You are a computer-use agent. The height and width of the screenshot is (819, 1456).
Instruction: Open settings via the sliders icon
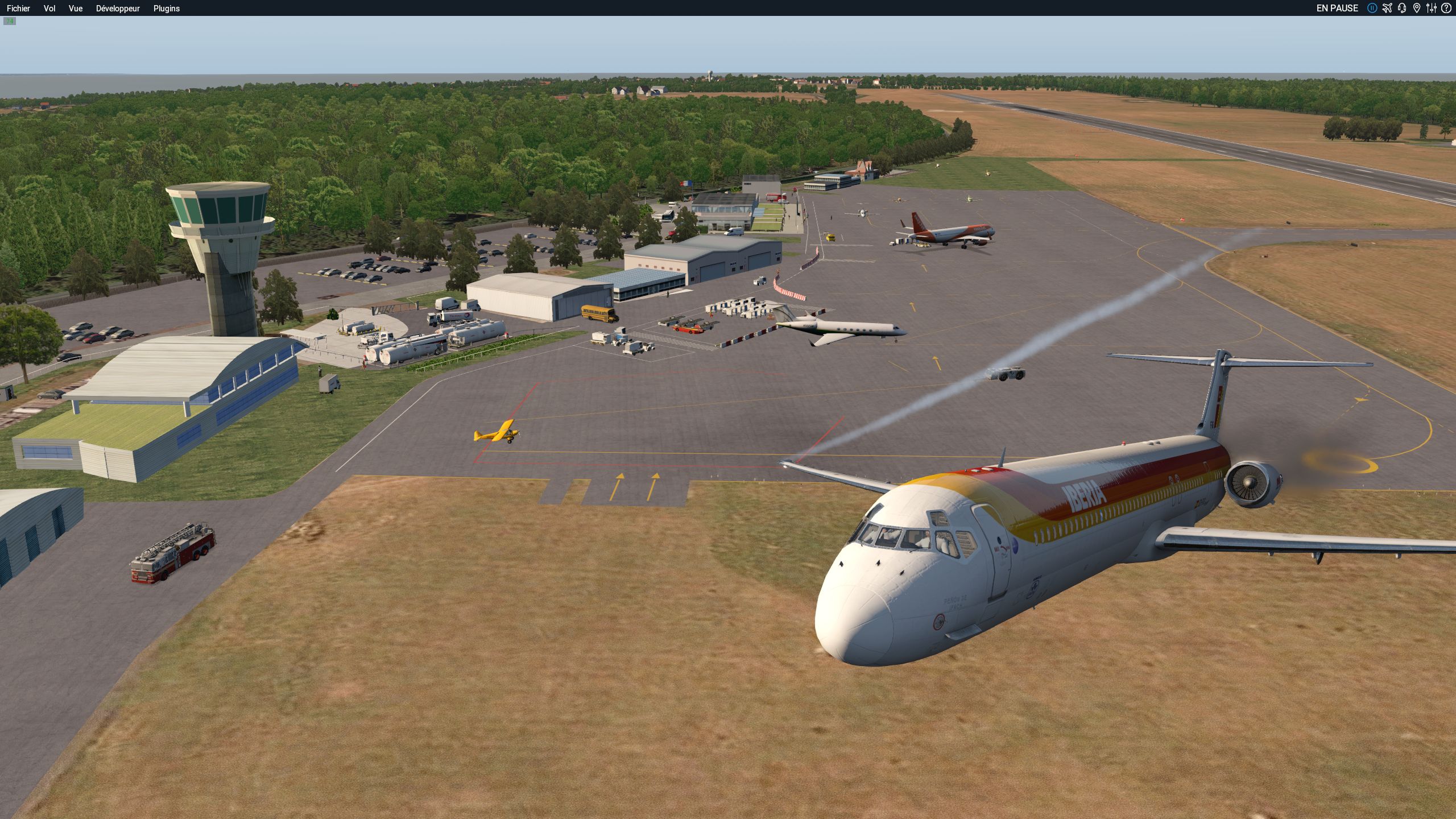point(1431,8)
